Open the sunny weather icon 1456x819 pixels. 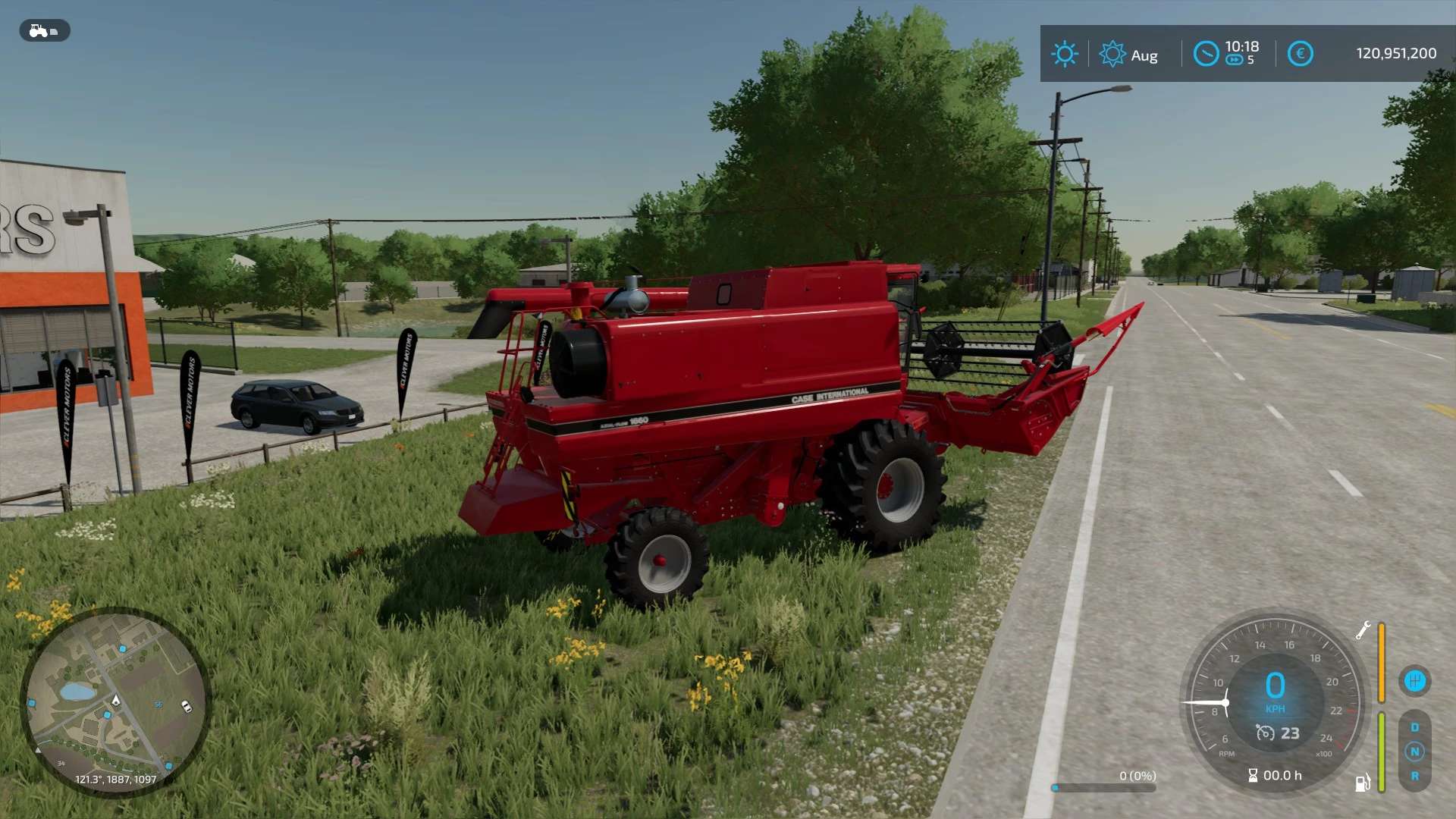click(1064, 54)
